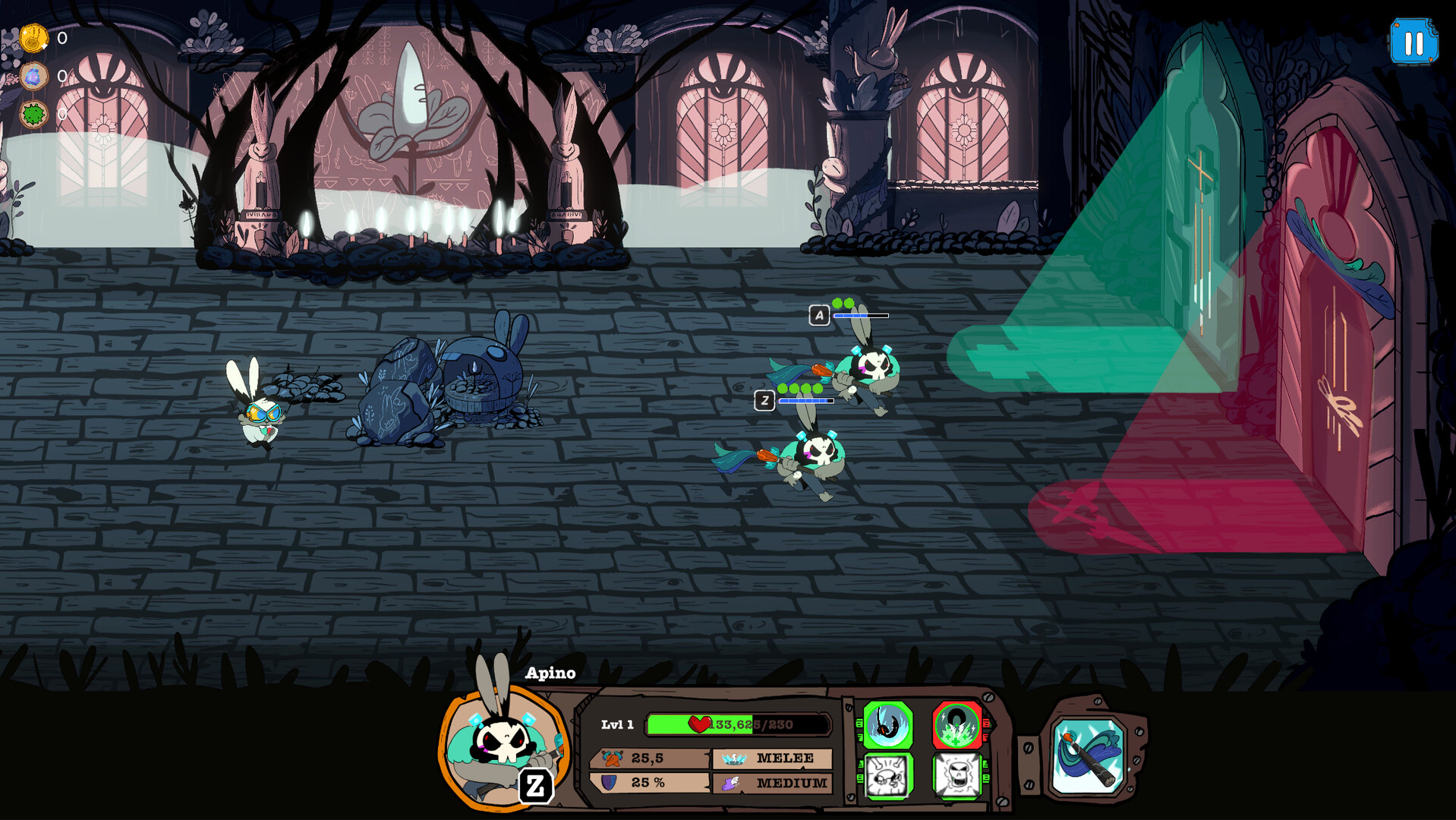Select the A key badge above the far enemy
The height and width of the screenshot is (820, 1456).
[818, 316]
